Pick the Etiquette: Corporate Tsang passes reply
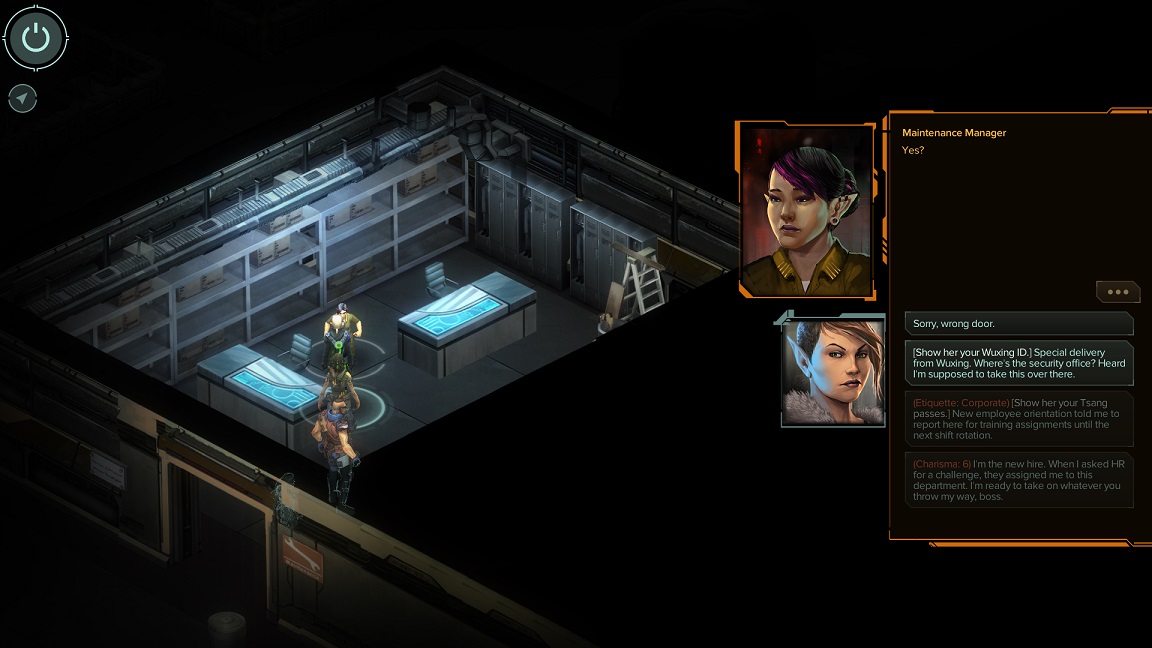Viewport: 1152px width, 648px height. 1019,418
